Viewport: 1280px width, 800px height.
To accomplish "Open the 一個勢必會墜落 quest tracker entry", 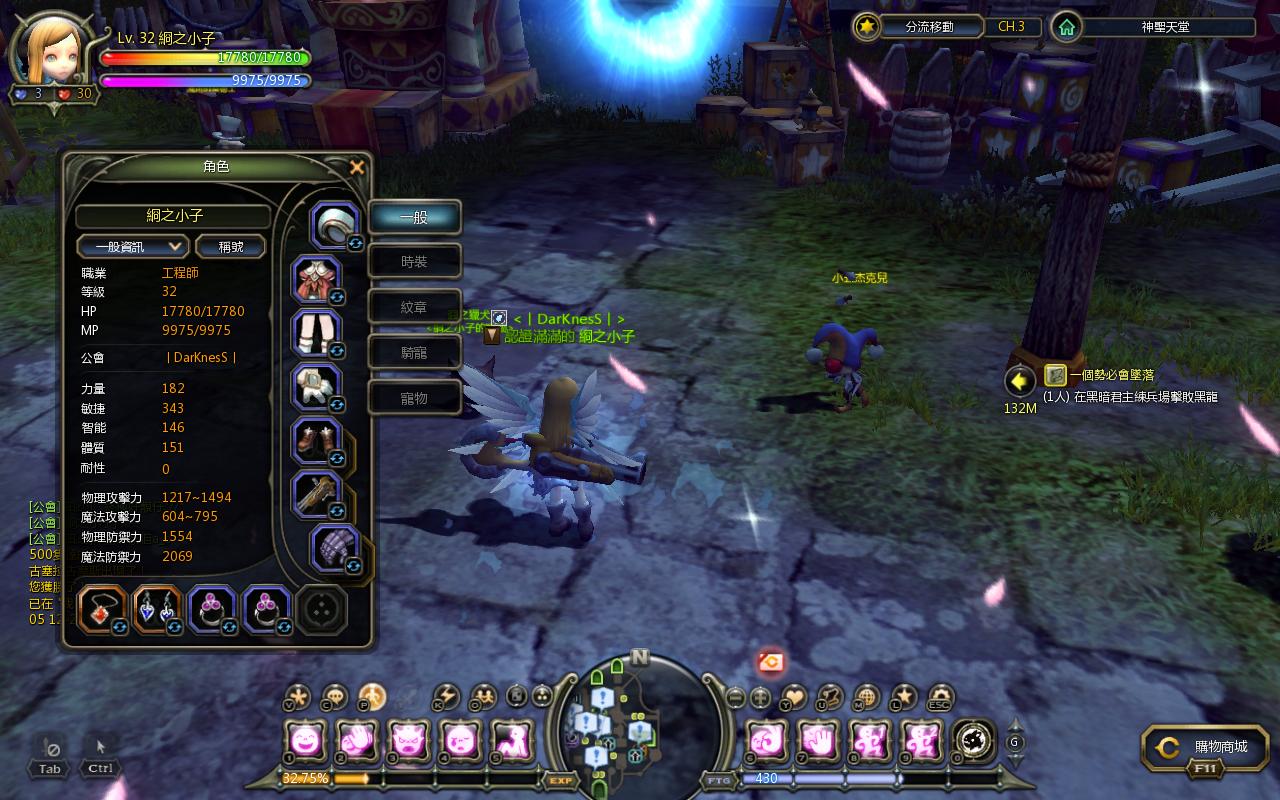I will click(1110, 375).
